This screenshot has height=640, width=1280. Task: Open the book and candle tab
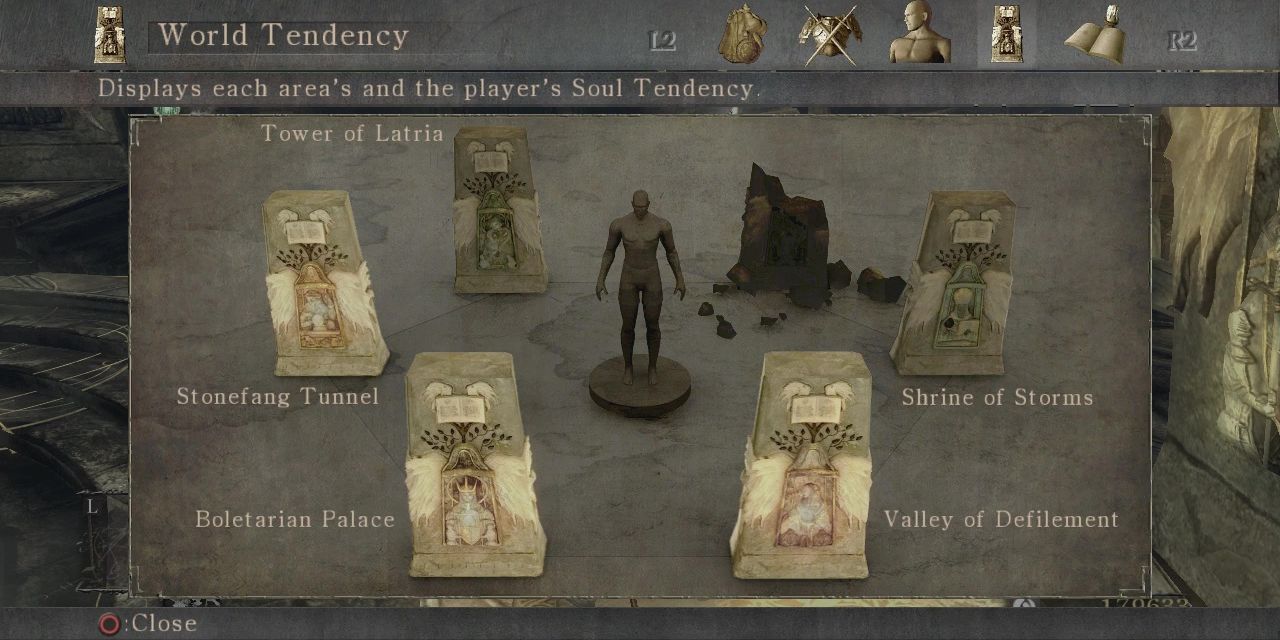point(1095,36)
